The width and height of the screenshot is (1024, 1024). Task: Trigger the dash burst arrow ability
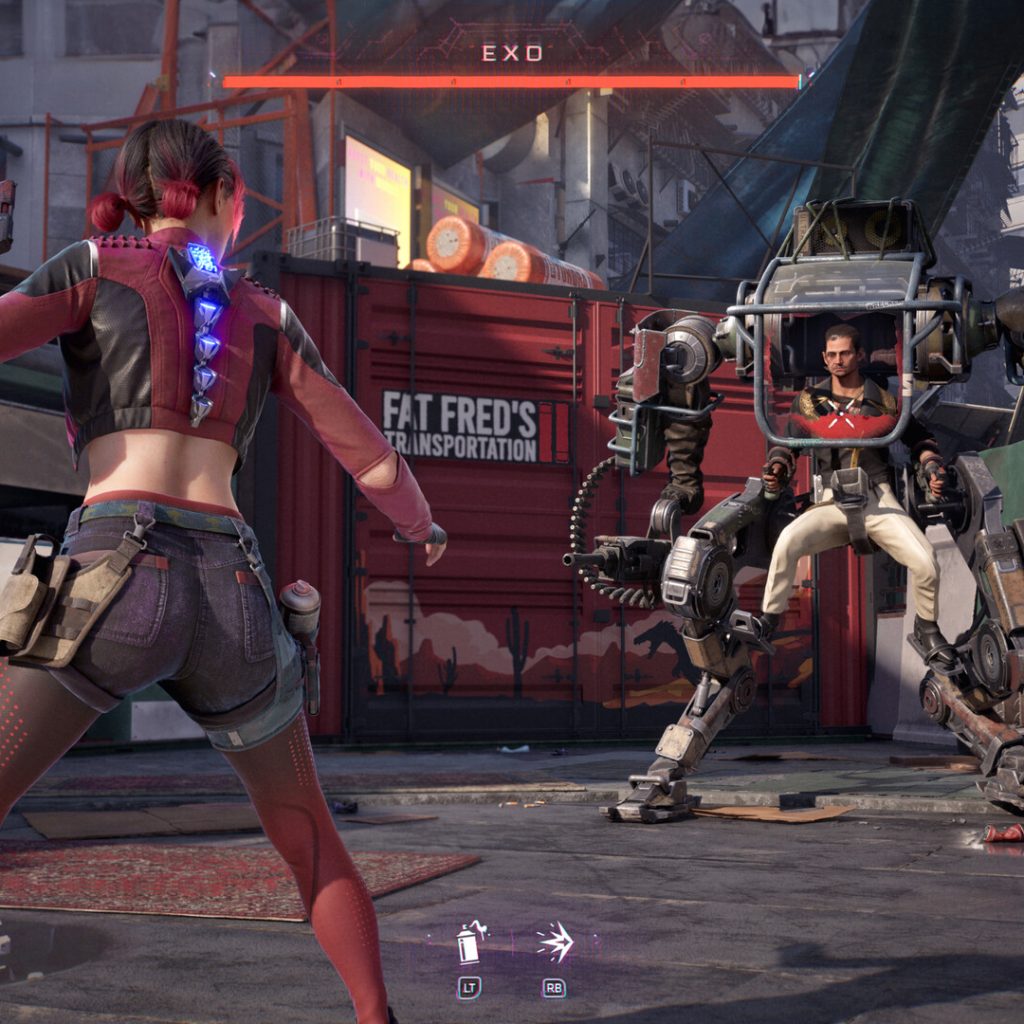[553, 943]
